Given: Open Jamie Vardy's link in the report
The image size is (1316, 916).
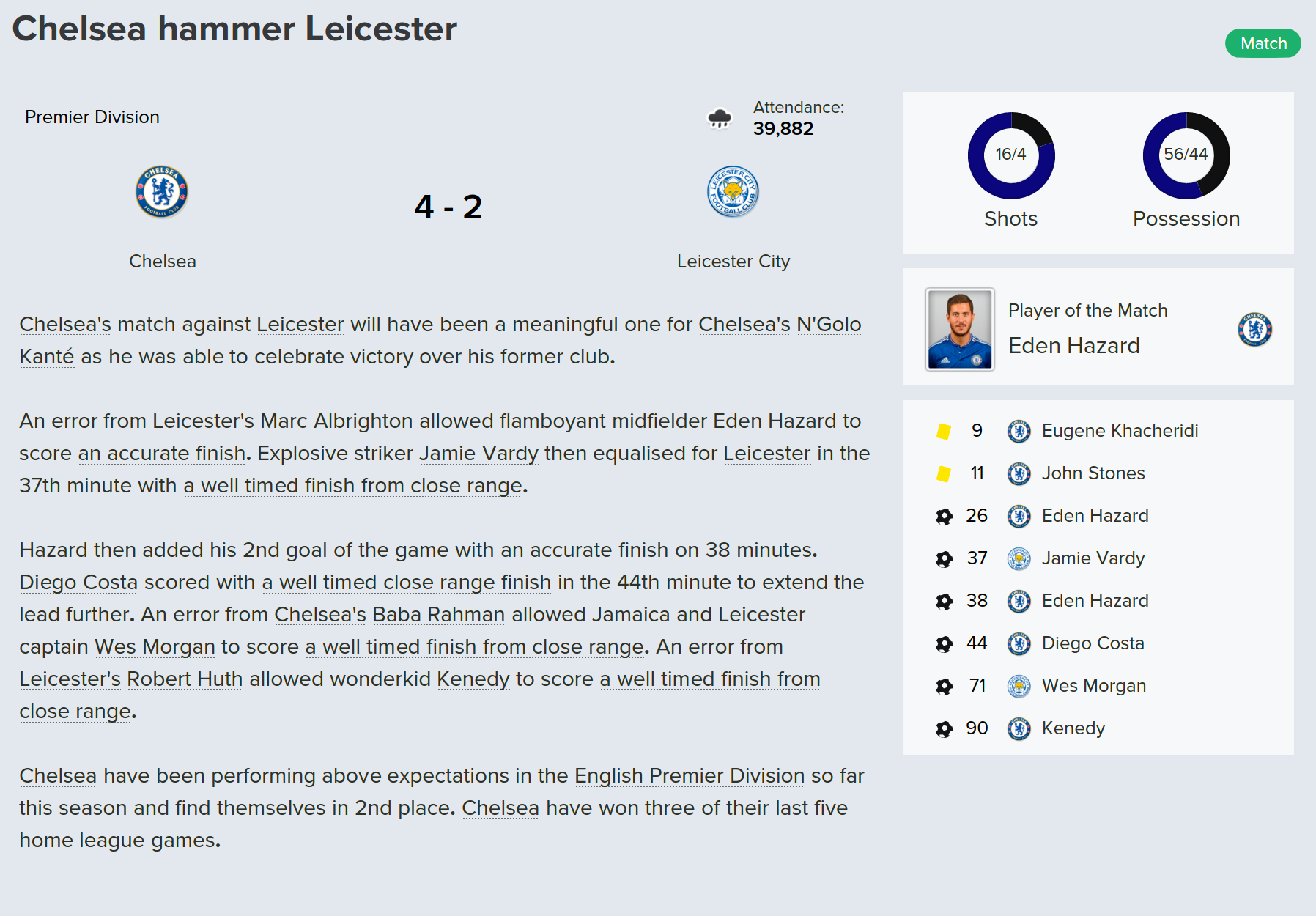Looking at the screenshot, I should pyautogui.click(x=478, y=454).
